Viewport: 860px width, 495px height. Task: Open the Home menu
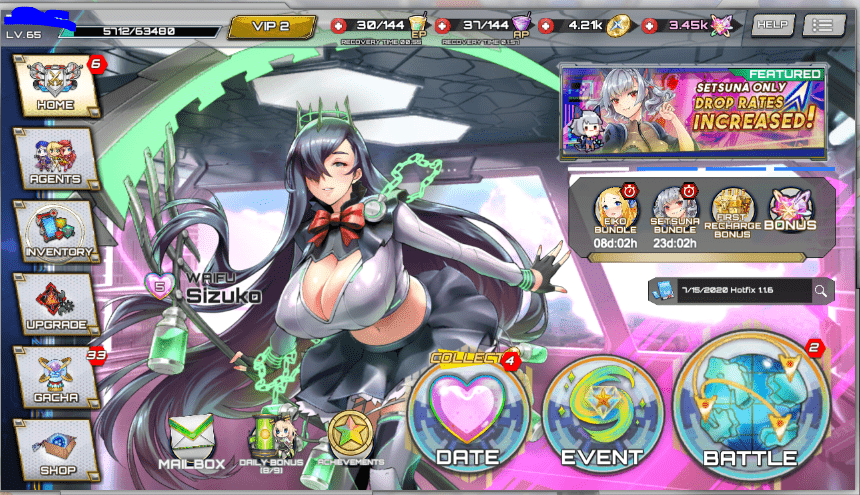54,85
